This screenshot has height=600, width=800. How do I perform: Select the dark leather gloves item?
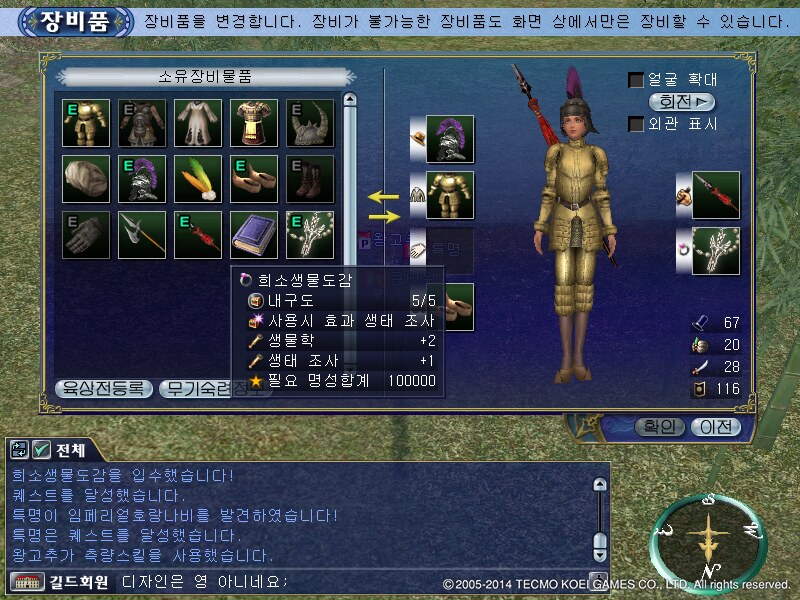[86, 235]
